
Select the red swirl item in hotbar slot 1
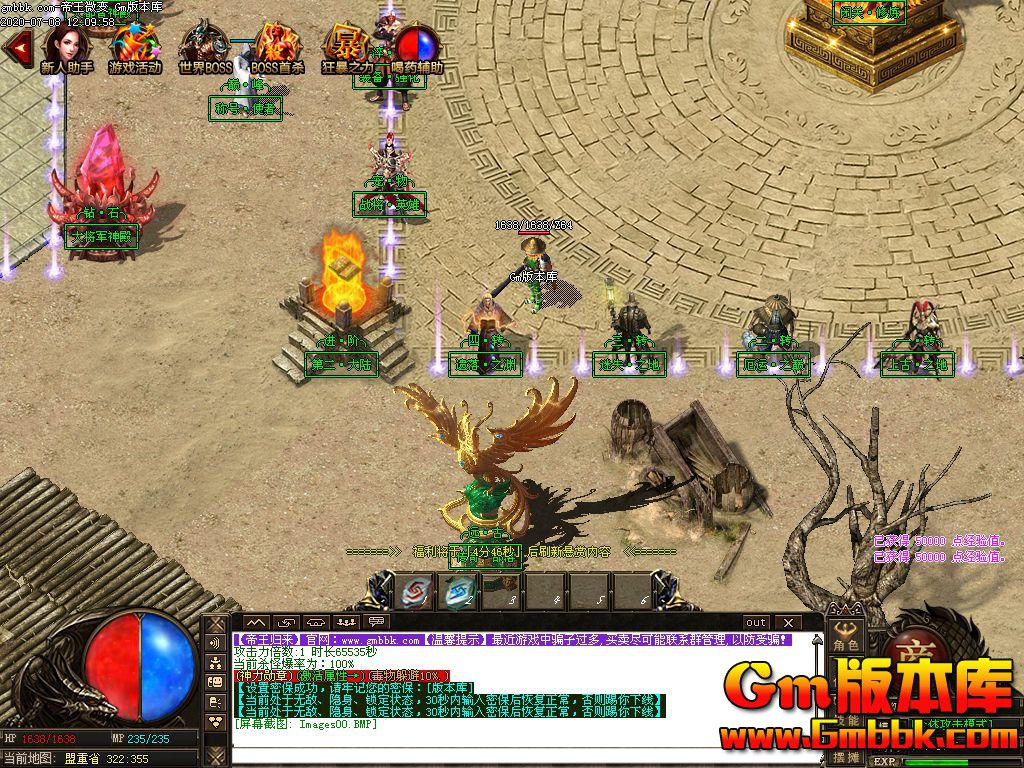[414, 592]
